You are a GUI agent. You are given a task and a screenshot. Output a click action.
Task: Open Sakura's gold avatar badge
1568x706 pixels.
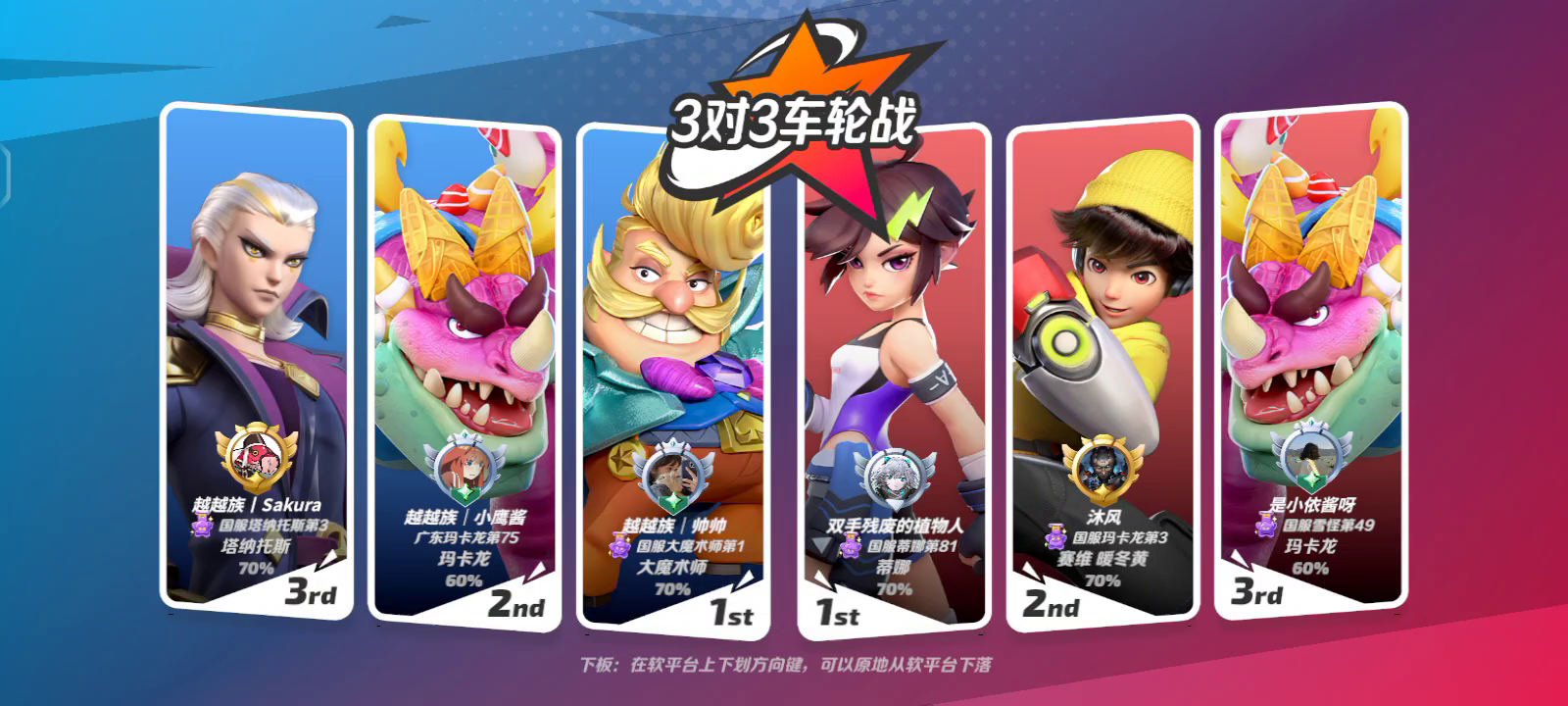point(255,455)
